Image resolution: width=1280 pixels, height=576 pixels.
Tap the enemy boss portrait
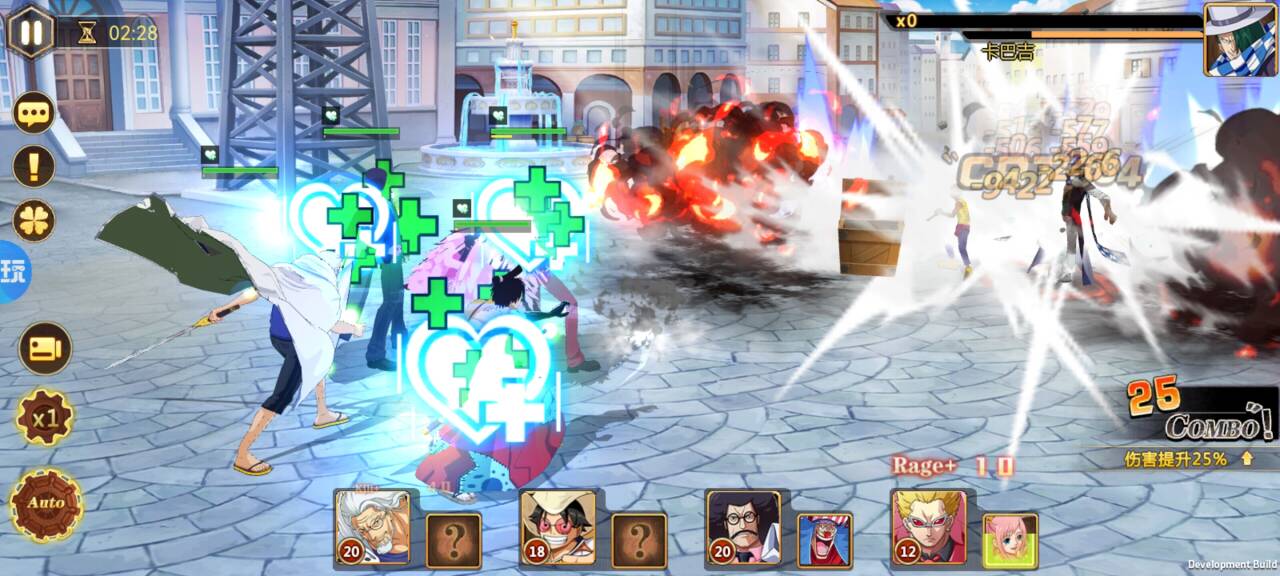coord(1240,39)
